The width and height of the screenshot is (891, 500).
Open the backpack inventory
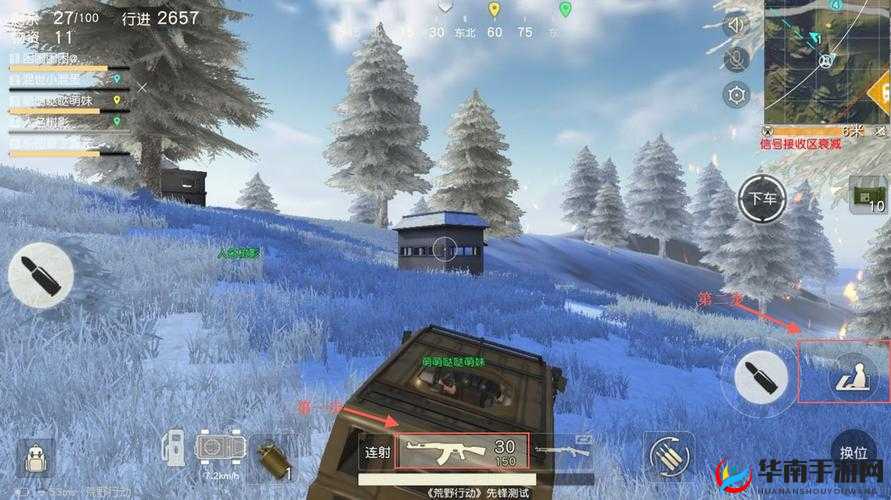(x=38, y=460)
